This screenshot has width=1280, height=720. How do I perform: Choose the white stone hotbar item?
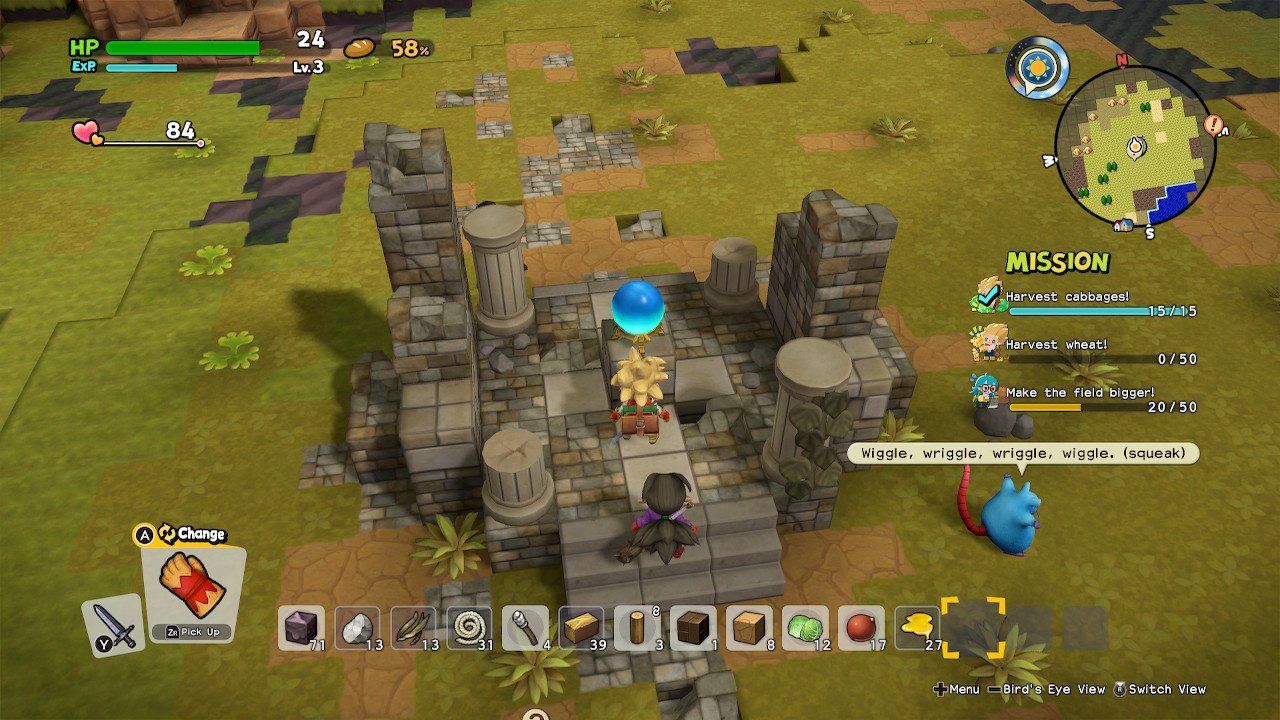coord(357,628)
